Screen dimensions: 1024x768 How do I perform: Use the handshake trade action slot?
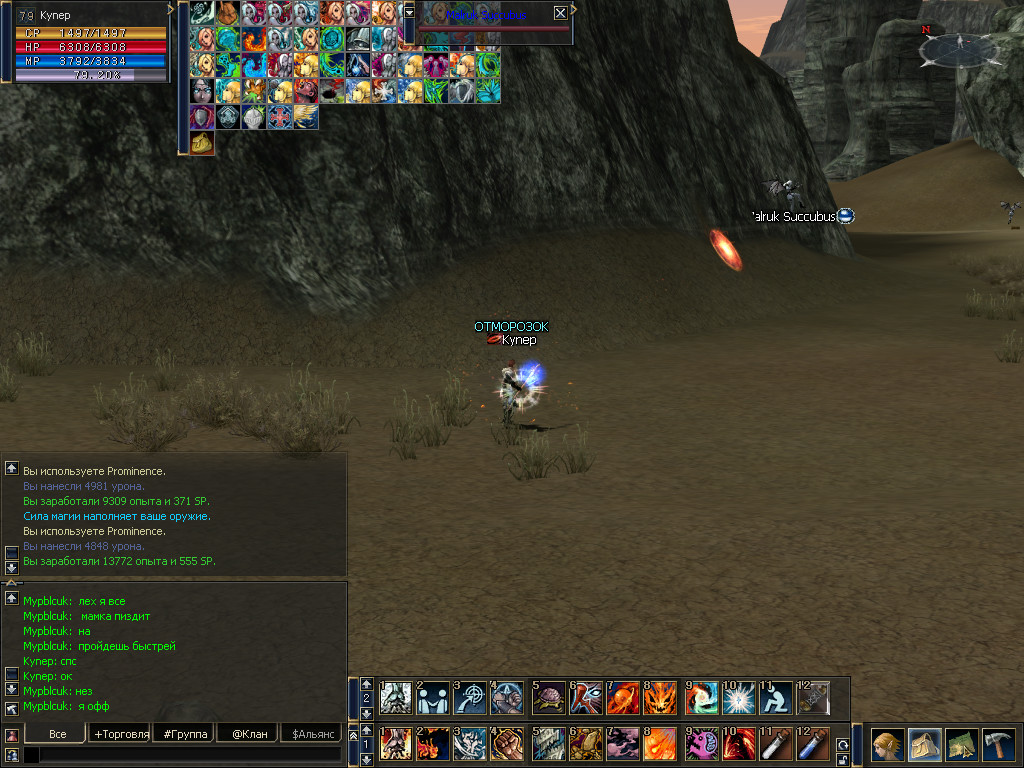tap(433, 697)
